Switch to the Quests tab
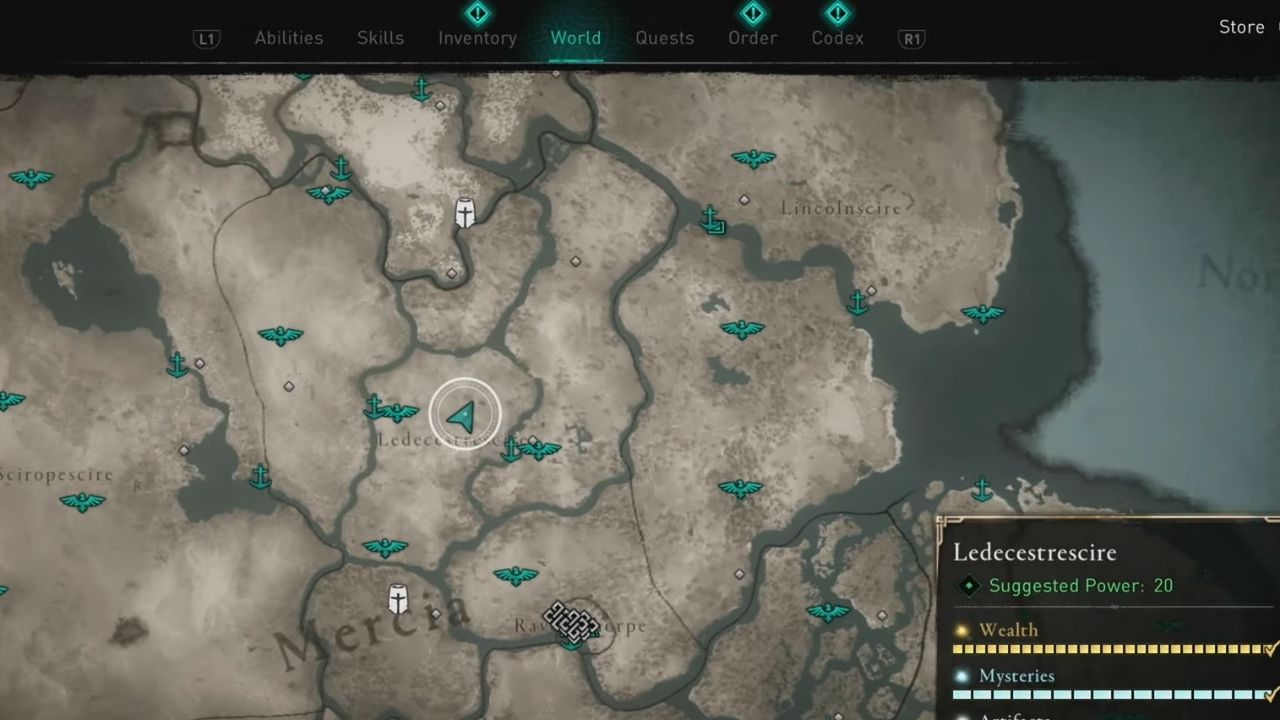 pyautogui.click(x=664, y=37)
